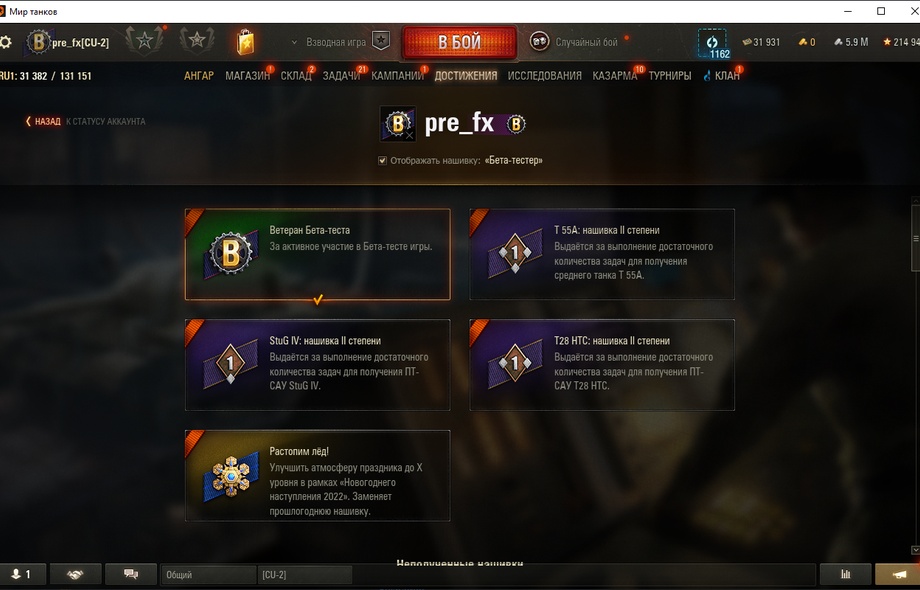Choose the Т 55А нашивка II степени
Viewport: 920px width, 590px height.
(602, 254)
